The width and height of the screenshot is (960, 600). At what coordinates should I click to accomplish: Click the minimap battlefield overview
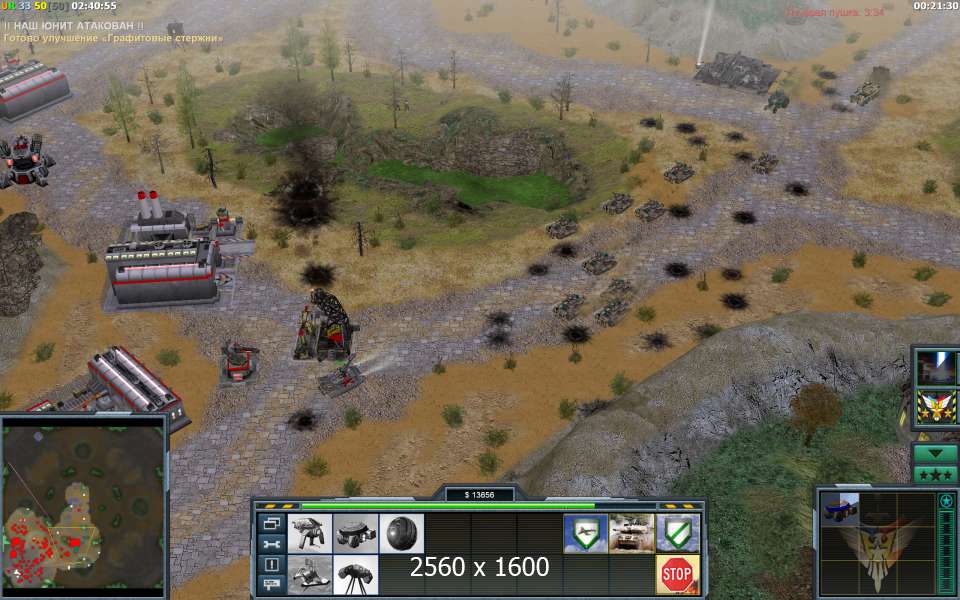(84, 504)
